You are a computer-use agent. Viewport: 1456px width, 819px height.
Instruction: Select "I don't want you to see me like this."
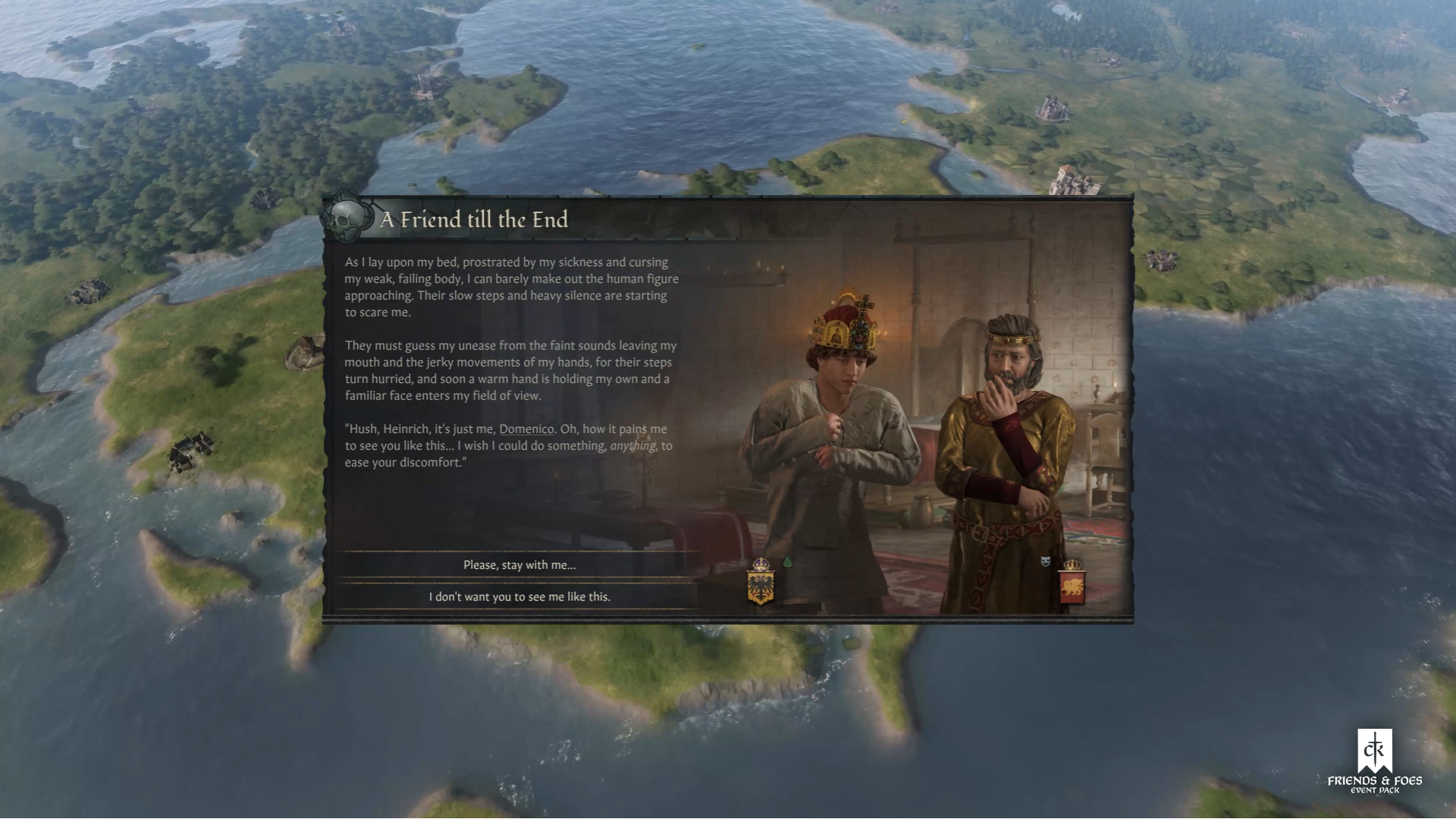(x=519, y=597)
